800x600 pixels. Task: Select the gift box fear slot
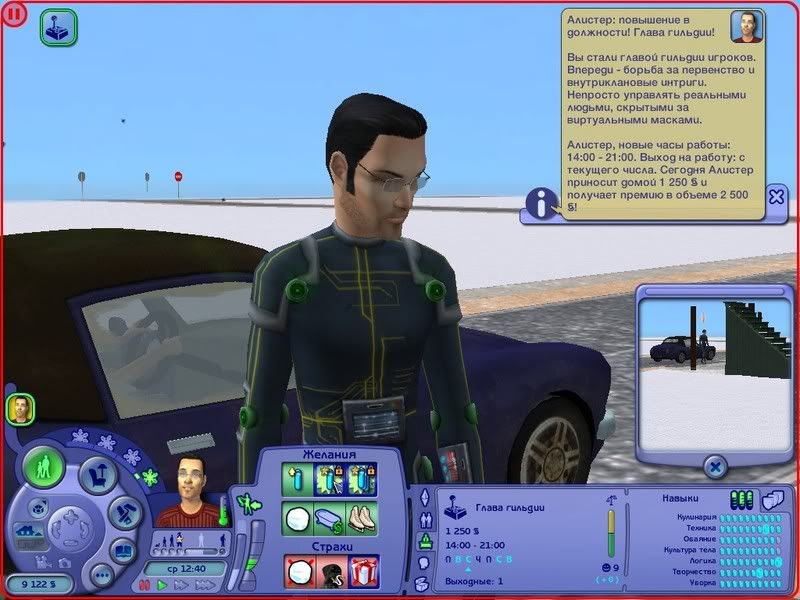click(363, 570)
